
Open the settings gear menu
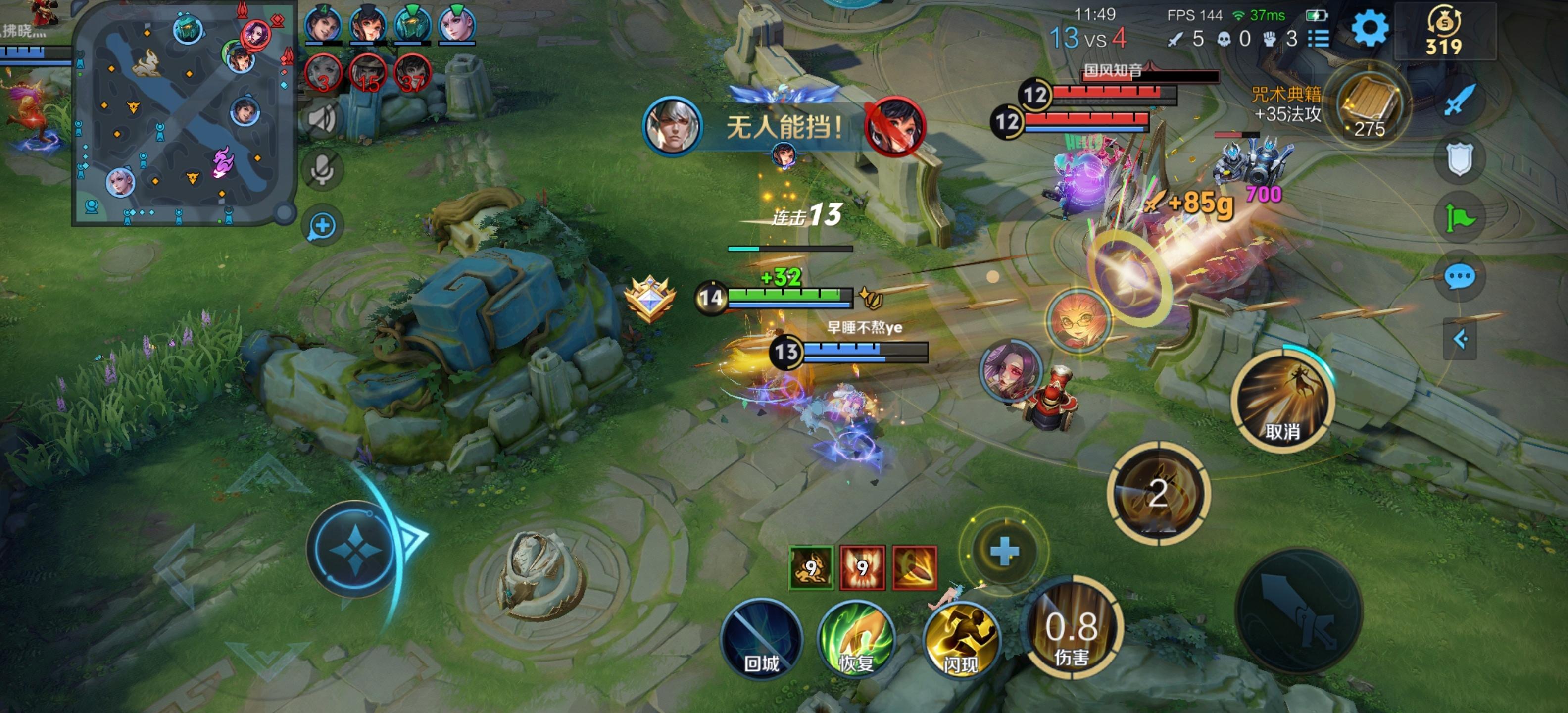coord(1370,29)
